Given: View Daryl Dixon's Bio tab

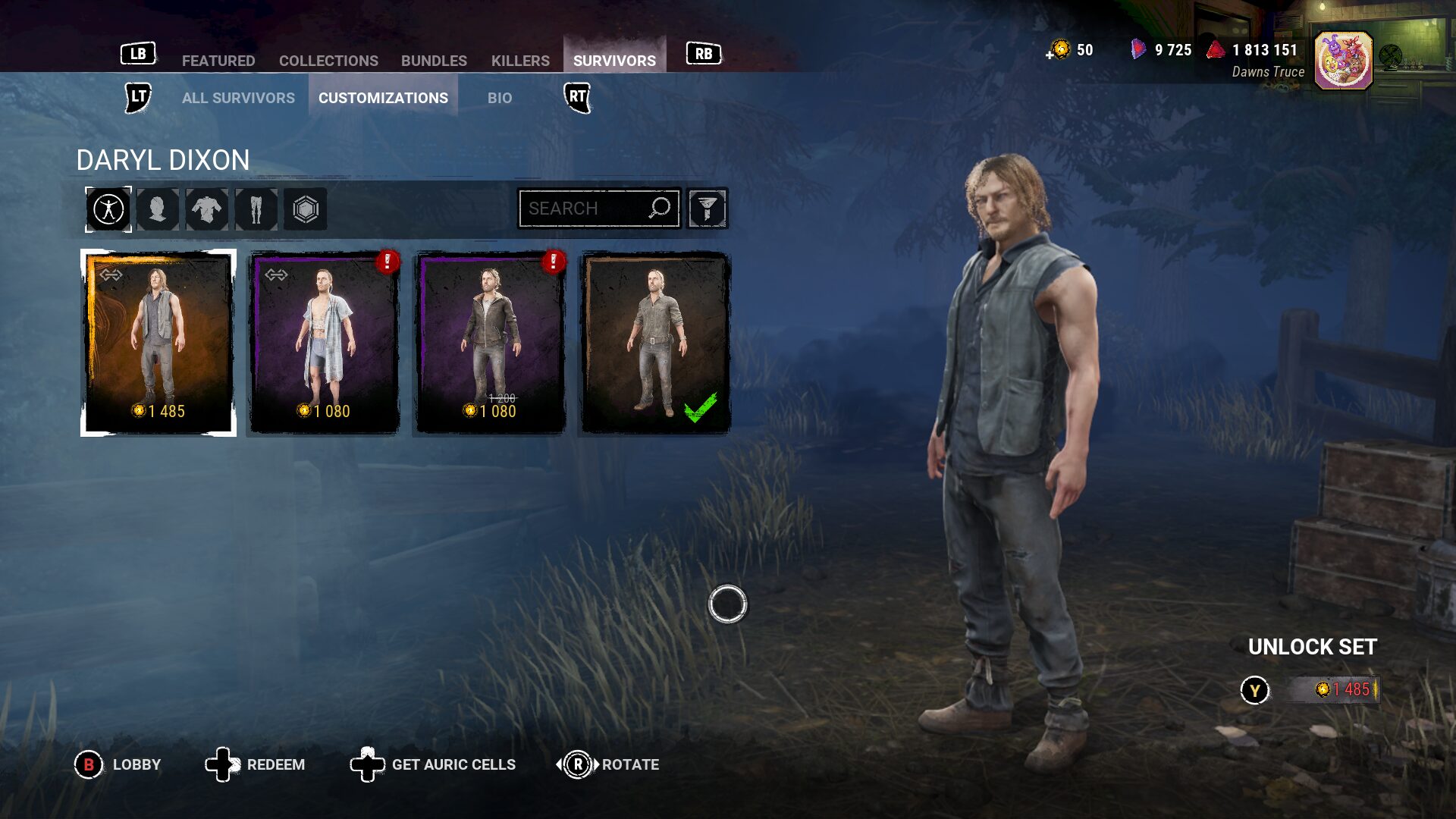Looking at the screenshot, I should coord(500,98).
